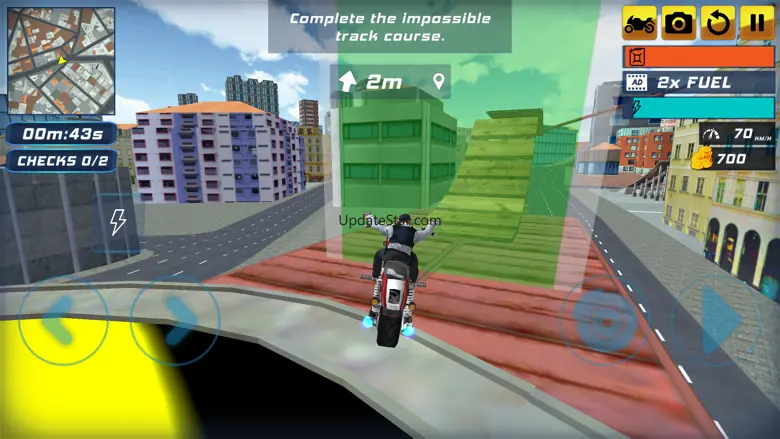
Task: Open the motorcycle selection button
Action: point(640,23)
